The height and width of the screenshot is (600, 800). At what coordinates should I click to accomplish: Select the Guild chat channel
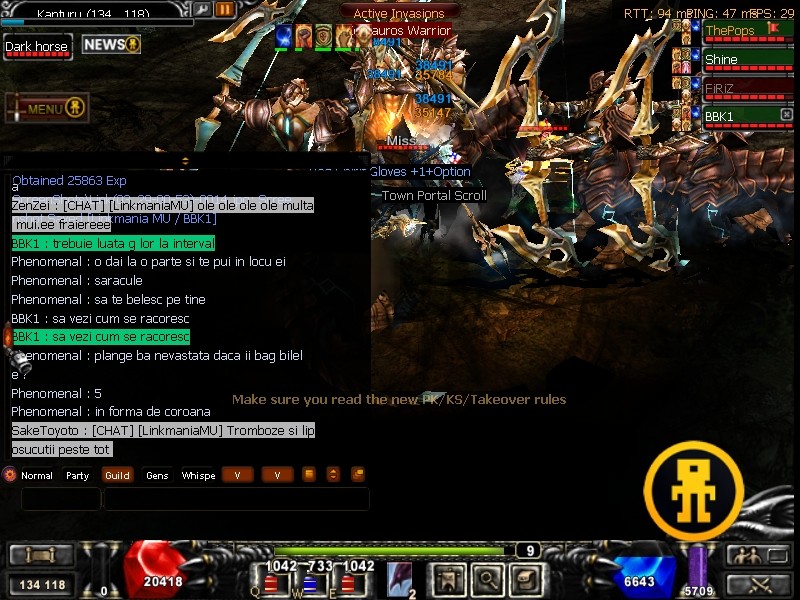tap(117, 476)
